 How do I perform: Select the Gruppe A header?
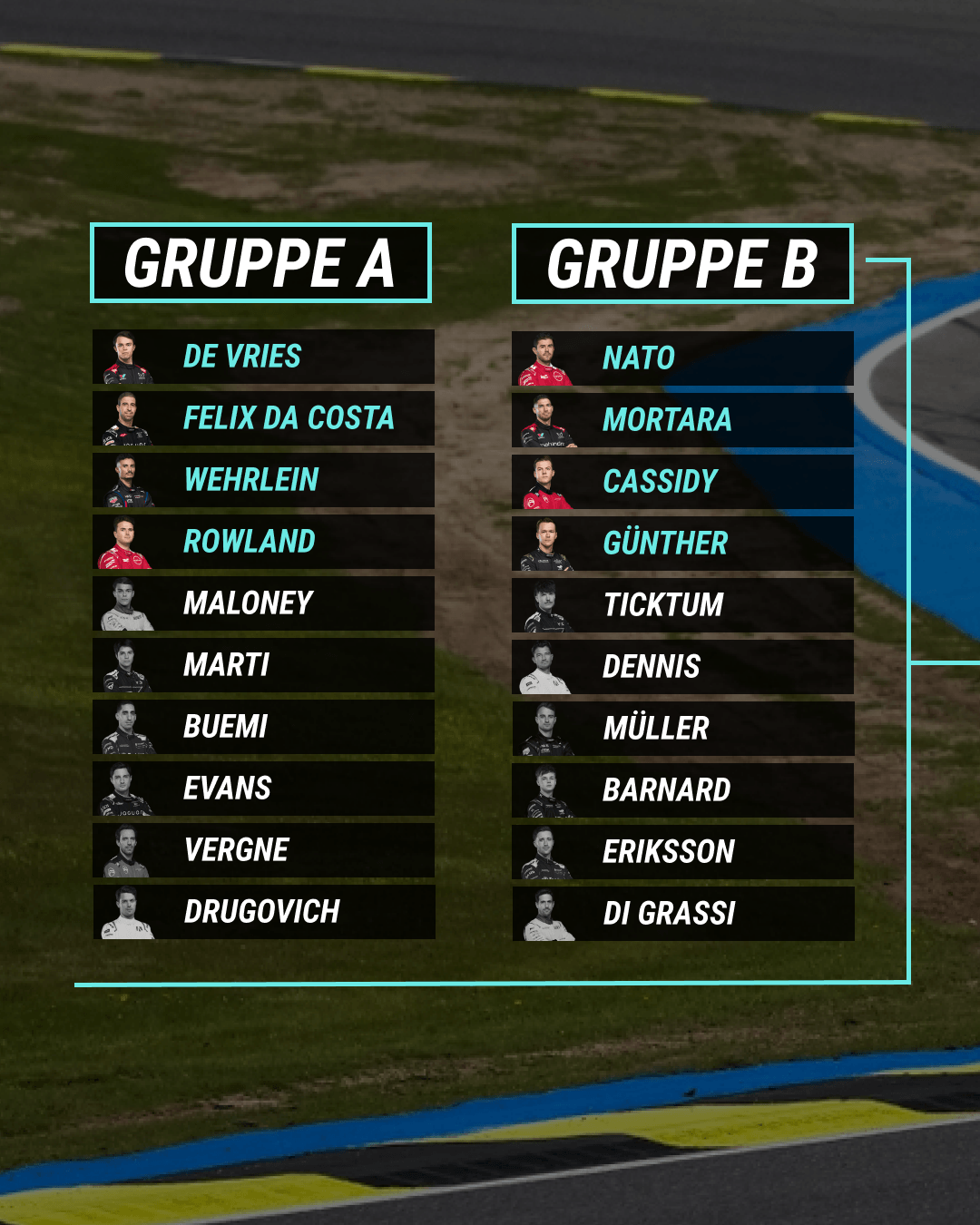point(260,263)
